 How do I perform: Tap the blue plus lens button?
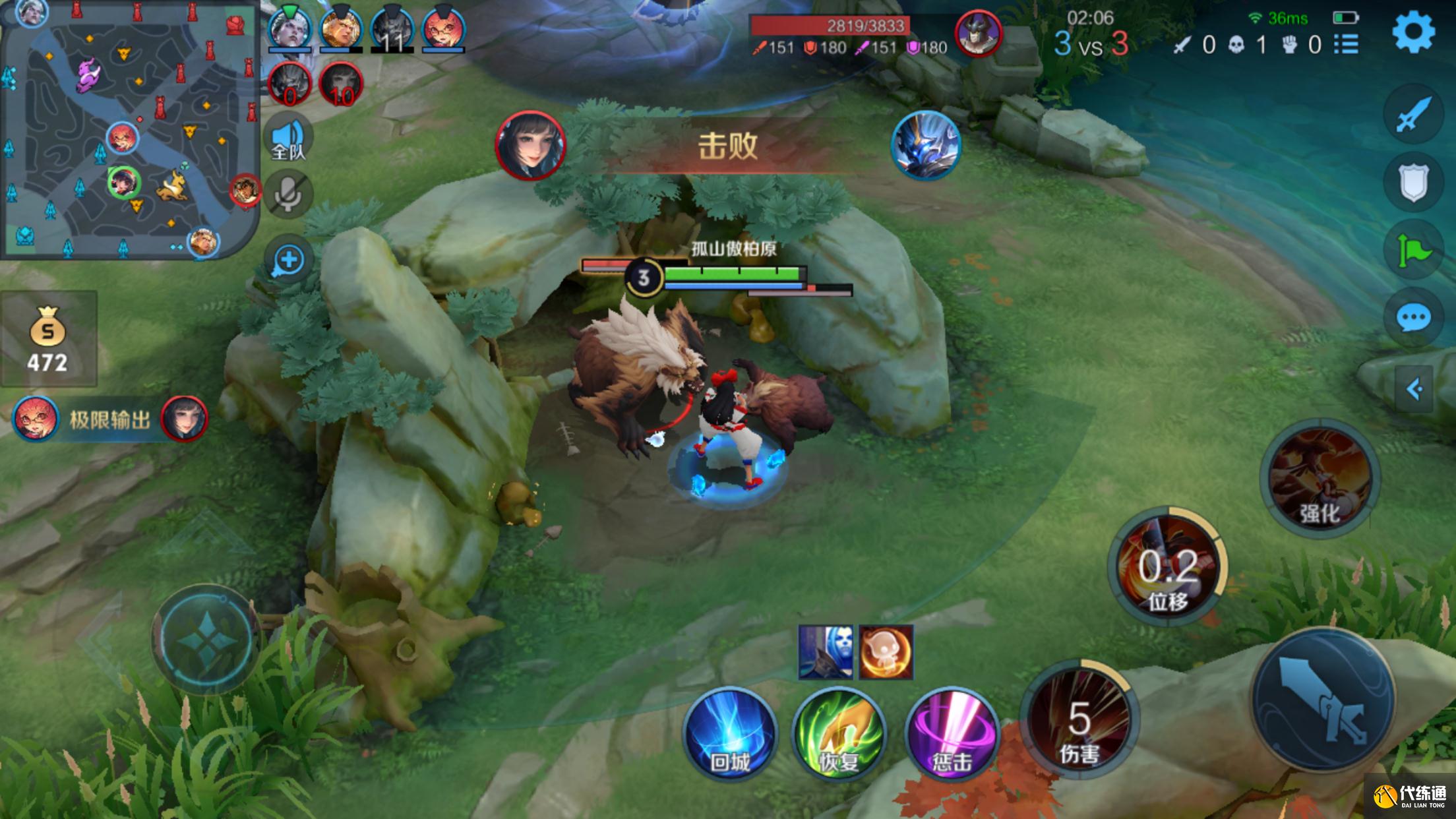[288, 260]
